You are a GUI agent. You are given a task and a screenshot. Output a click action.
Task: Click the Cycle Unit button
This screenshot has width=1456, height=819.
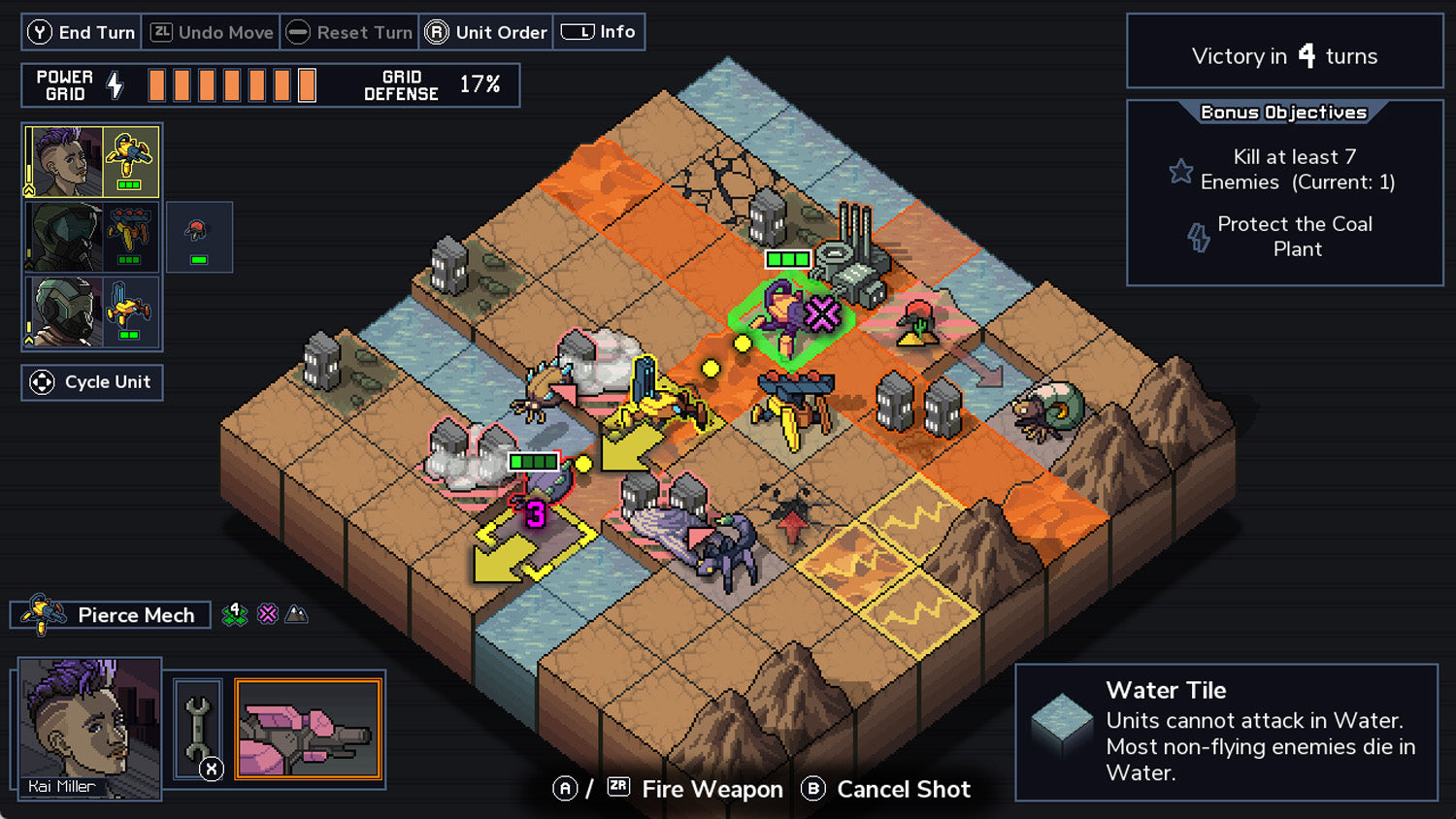click(x=91, y=382)
